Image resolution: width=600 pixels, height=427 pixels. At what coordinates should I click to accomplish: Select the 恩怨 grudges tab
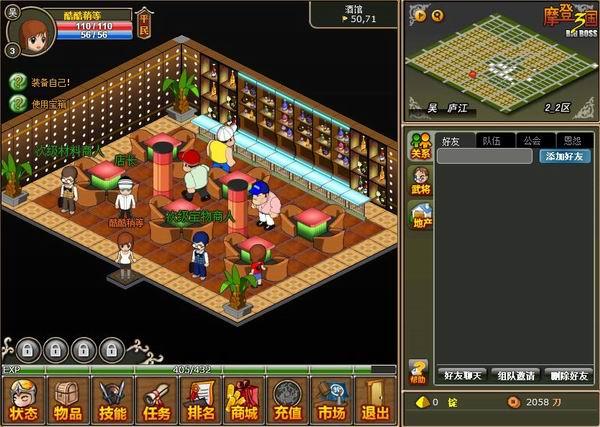[572, 141]
